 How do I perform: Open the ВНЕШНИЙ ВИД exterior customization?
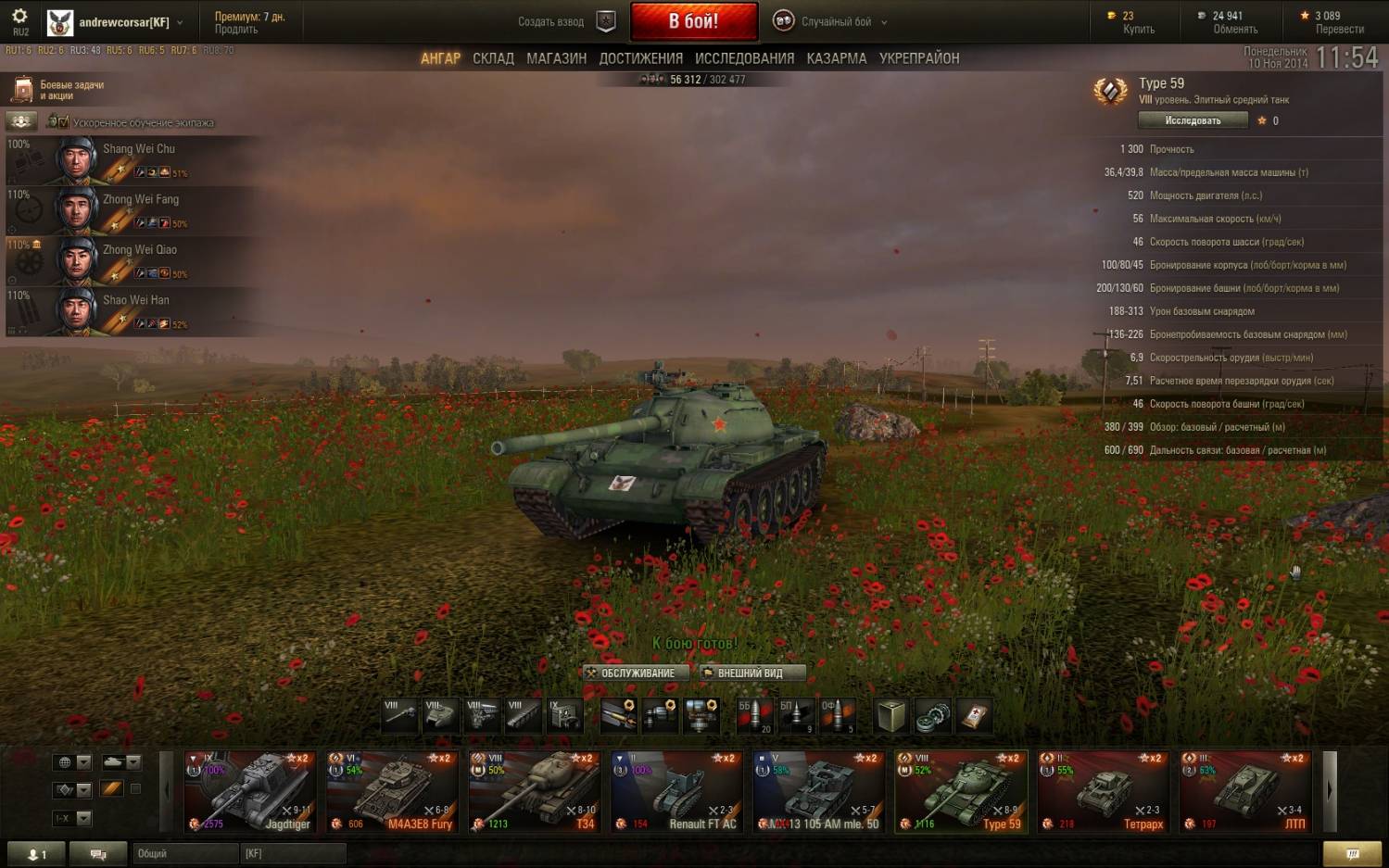pyautogui.click(x=751, y=673)
